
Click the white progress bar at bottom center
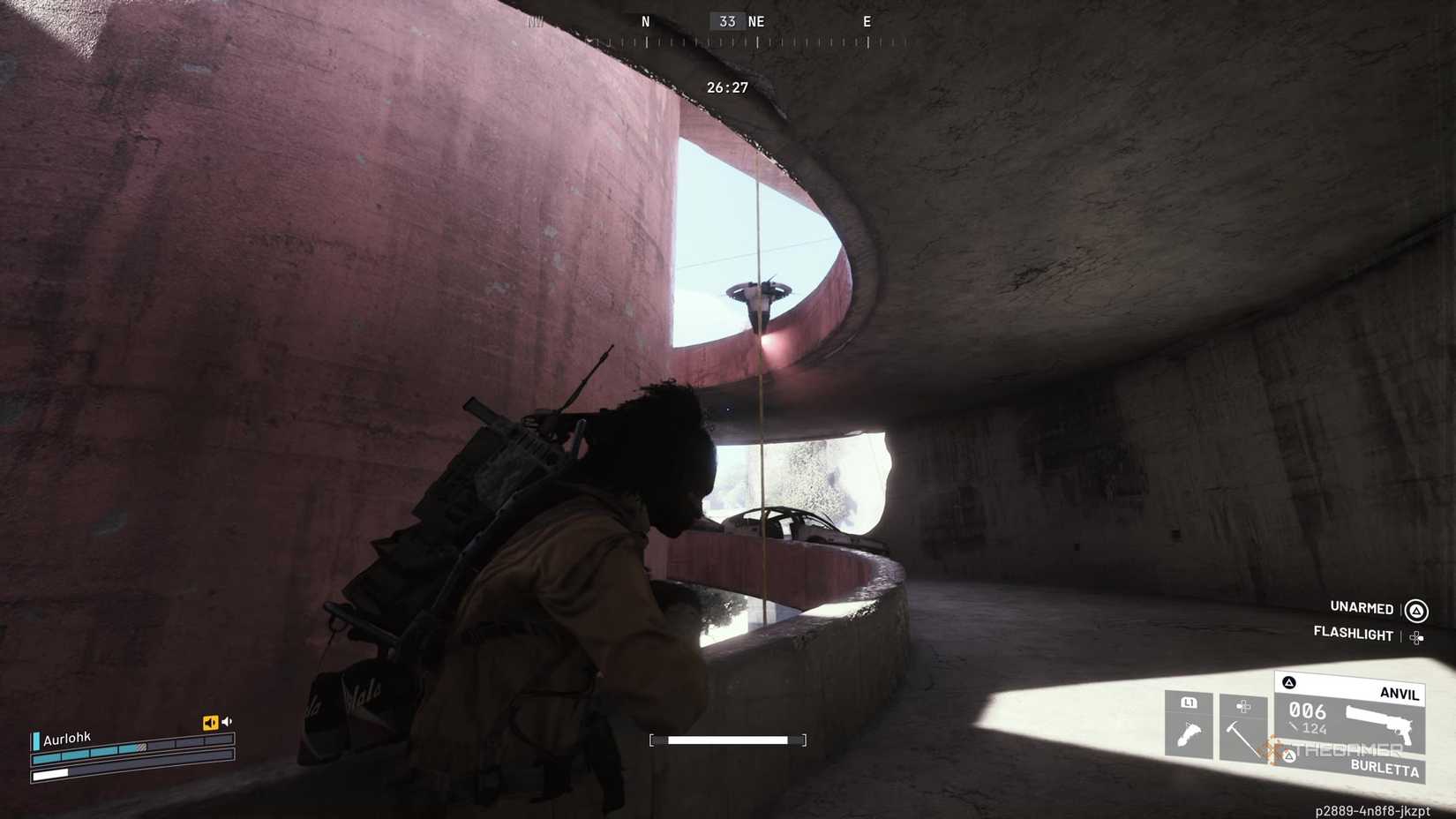[x=729, y=740]
